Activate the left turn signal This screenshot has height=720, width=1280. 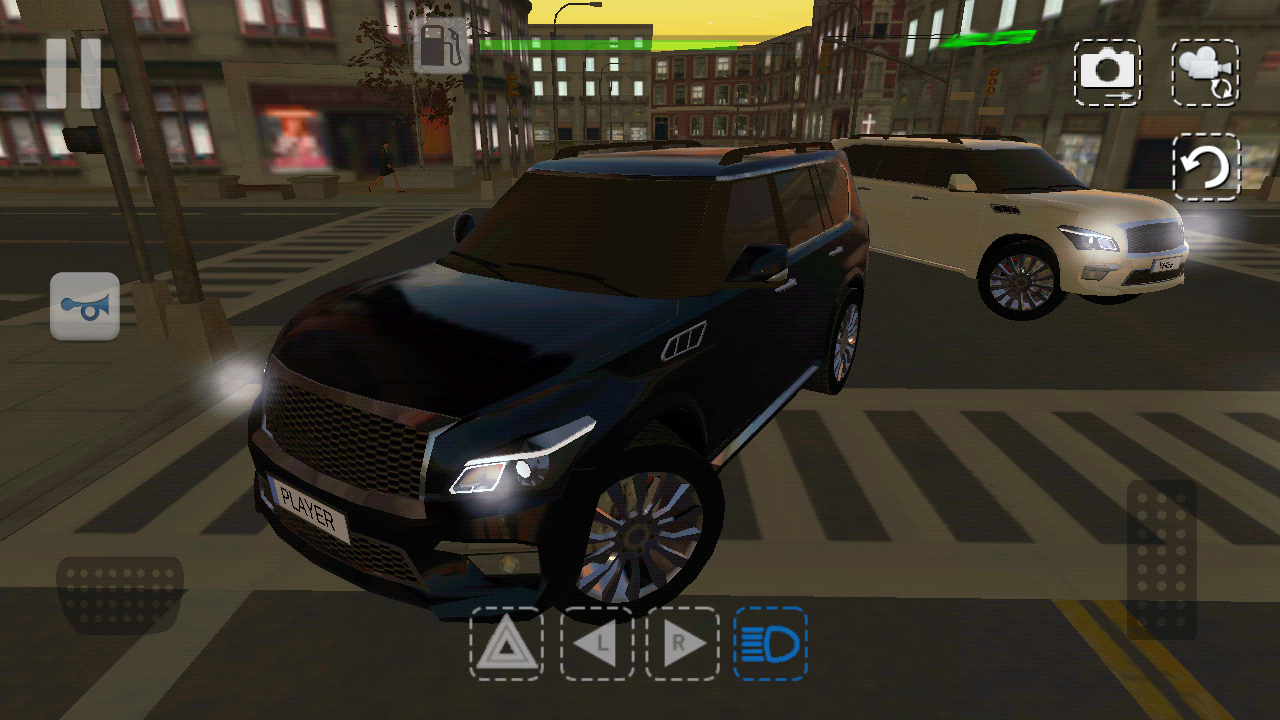pyautogui.click(x=596, y=645)
